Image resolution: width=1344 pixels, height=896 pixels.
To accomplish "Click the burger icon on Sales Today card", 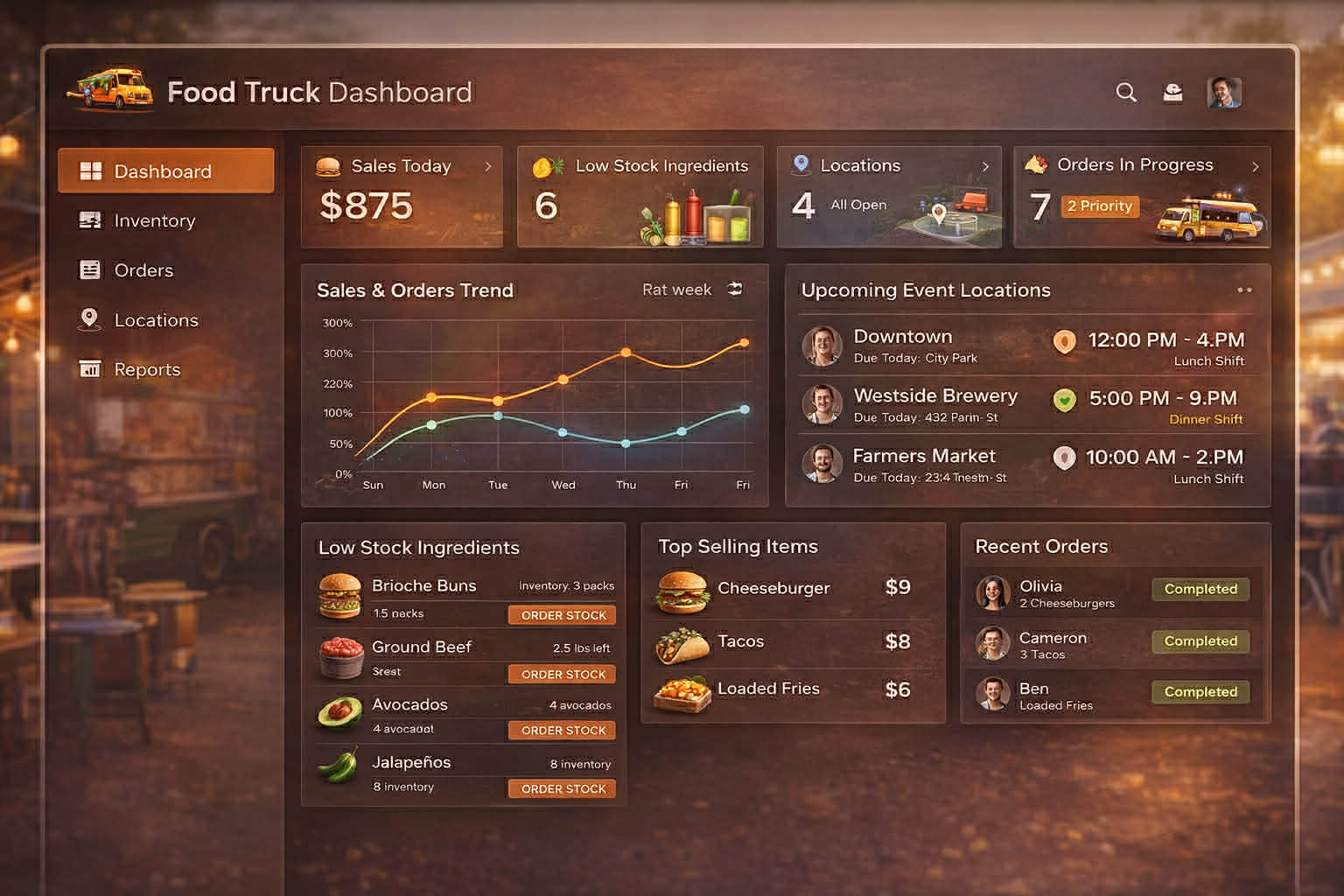I will (x=328, y=165).
